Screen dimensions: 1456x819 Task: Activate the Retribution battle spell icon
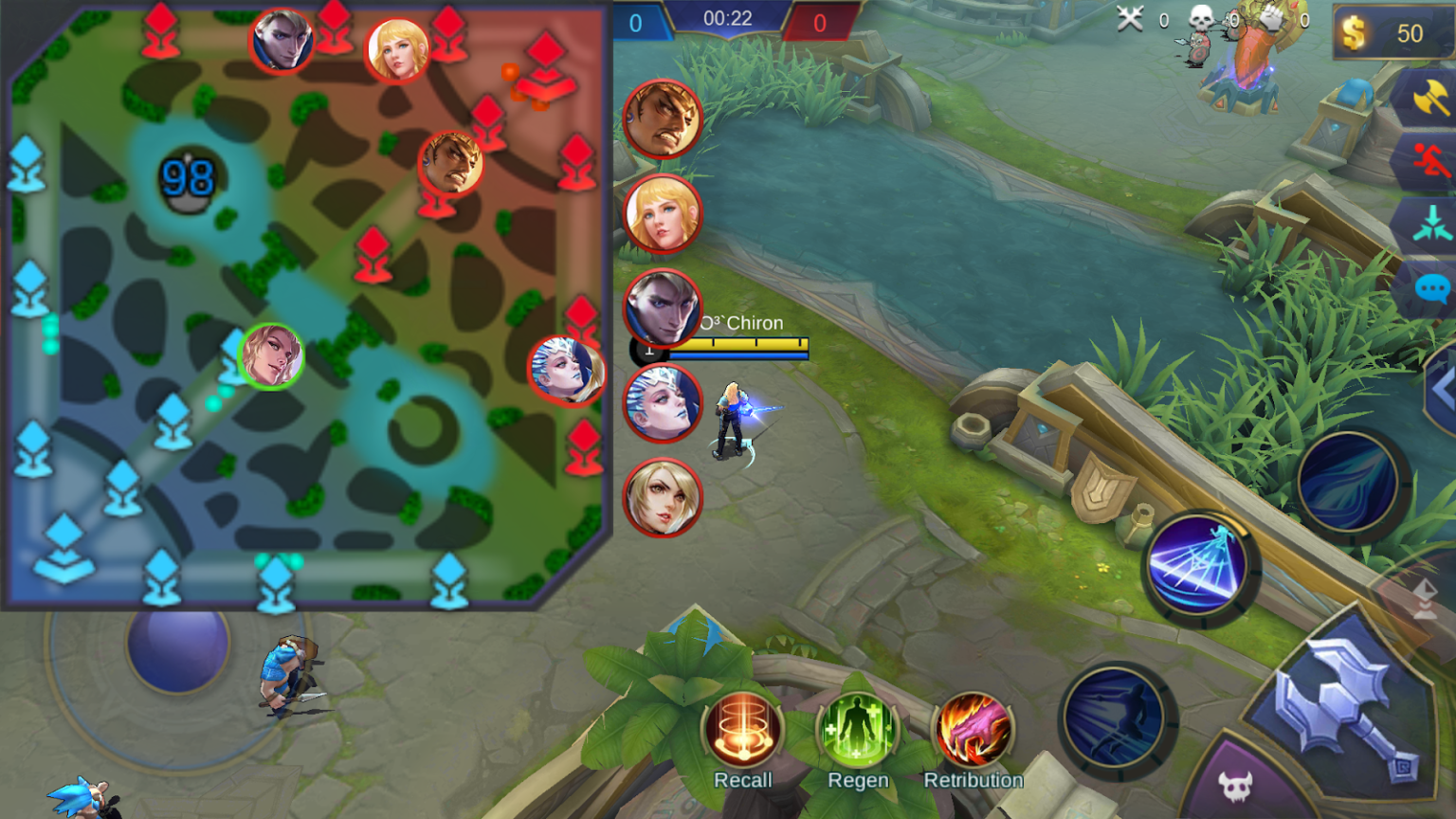tap(974, 728)
